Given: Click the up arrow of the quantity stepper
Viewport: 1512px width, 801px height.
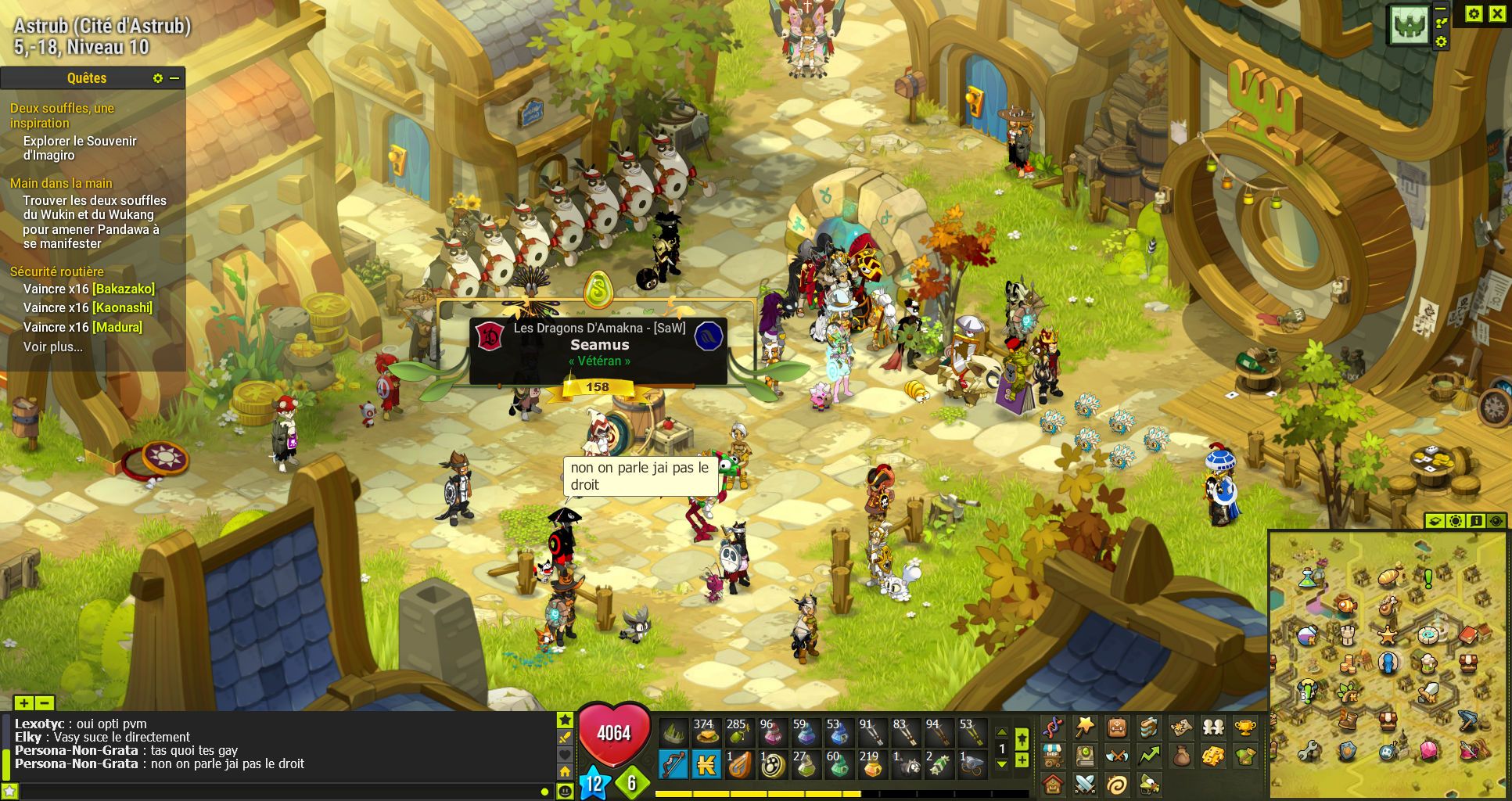Looking at the screenshot, I should point(1002,732).
